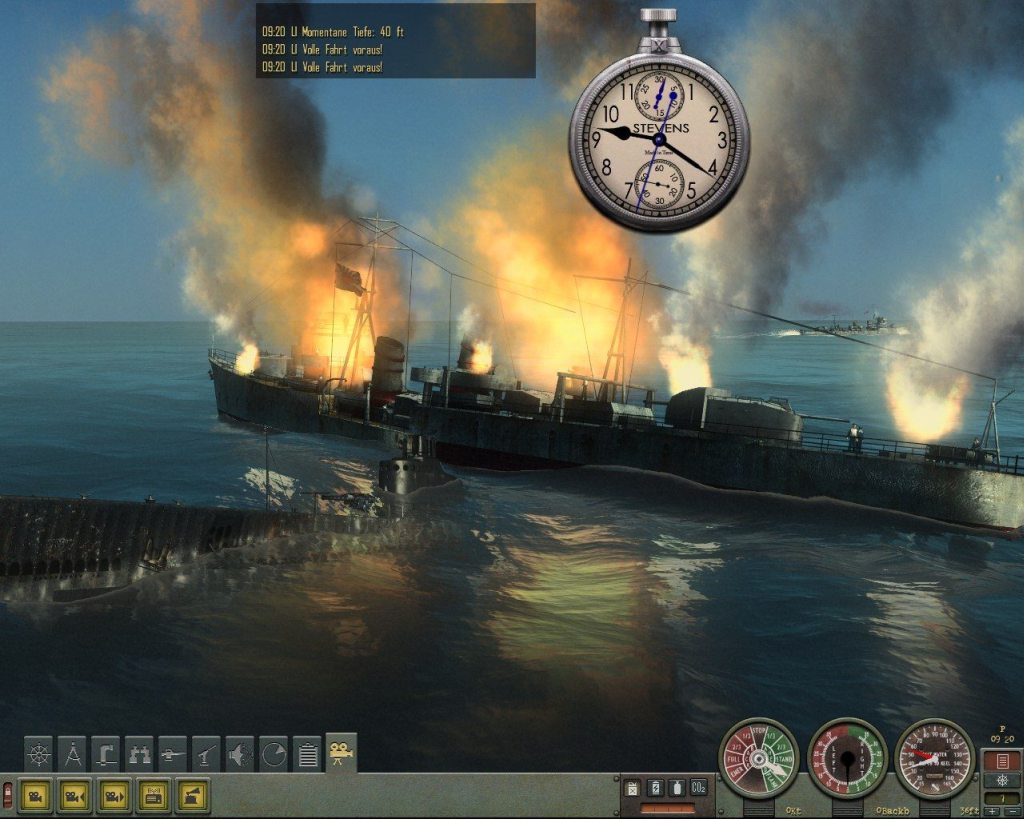
Task: Open the helm ship's wheel tab
Action: (x=39, y=753)
